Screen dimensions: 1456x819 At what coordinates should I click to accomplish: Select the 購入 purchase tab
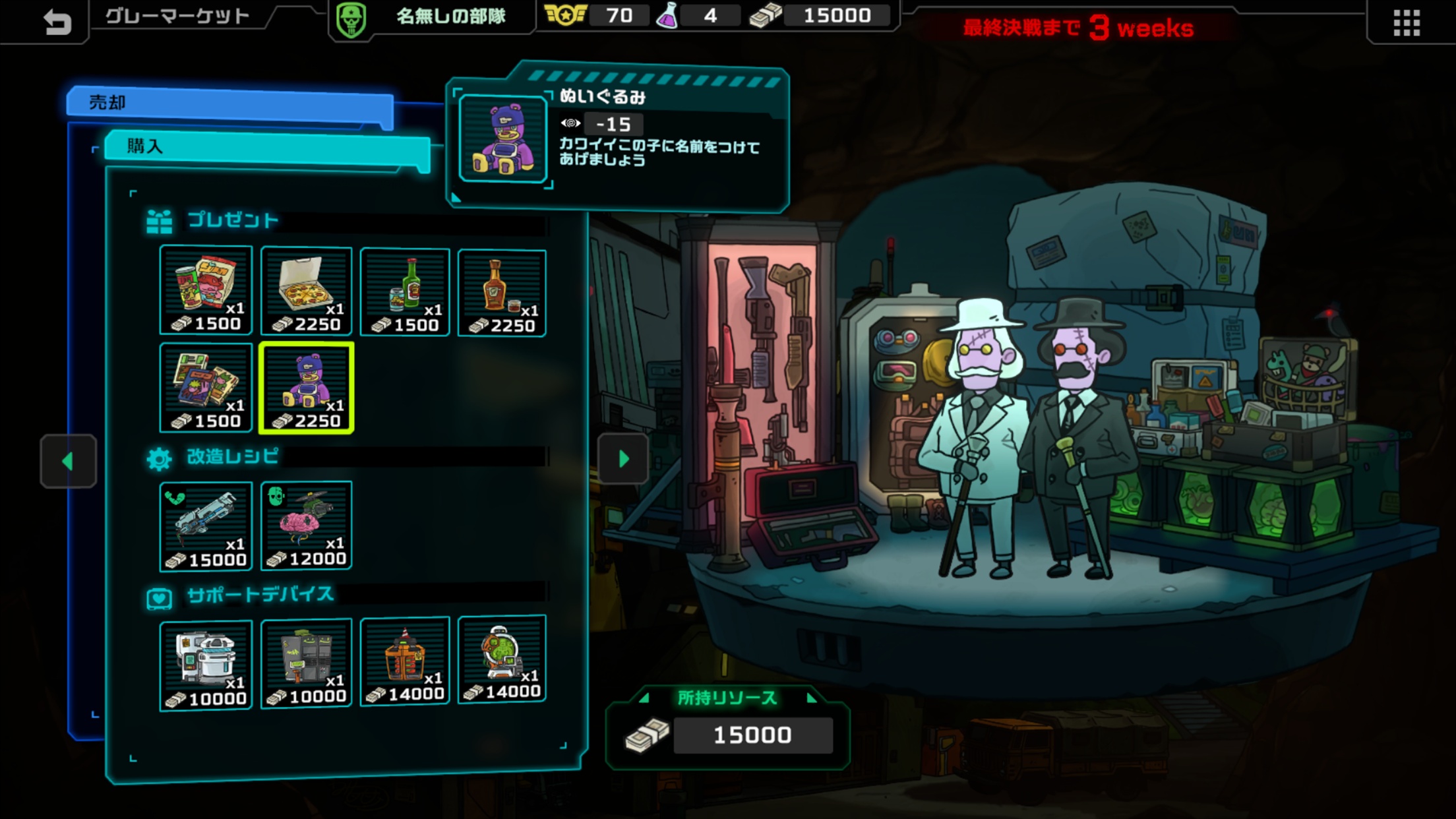(267, 146)
